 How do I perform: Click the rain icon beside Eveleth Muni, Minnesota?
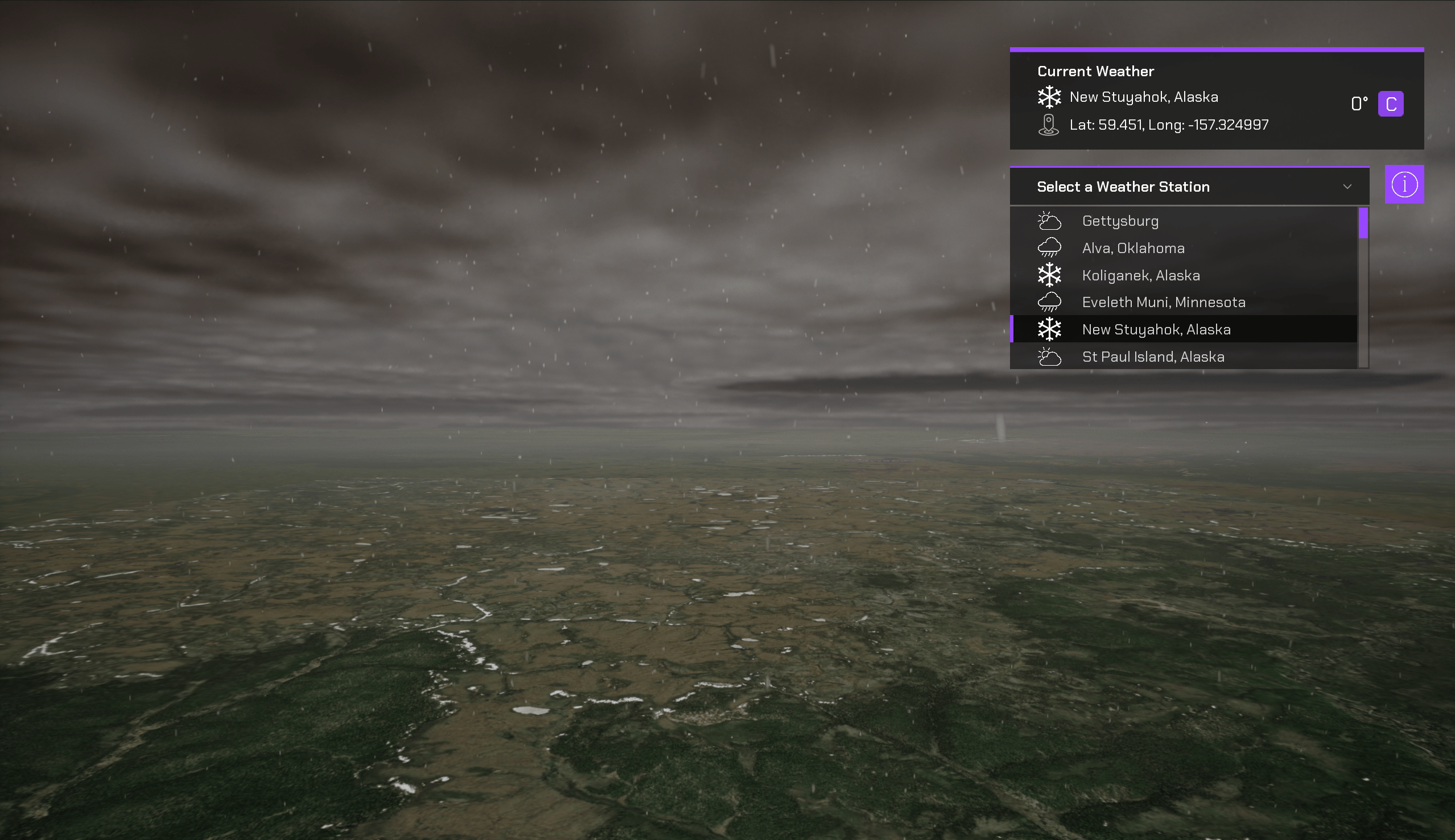pyautogui.click(x=1050, y=301)
